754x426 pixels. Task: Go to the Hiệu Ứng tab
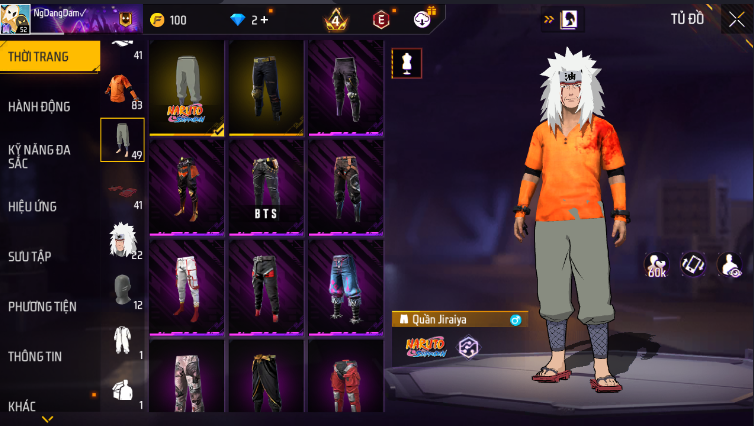[33, 207]
